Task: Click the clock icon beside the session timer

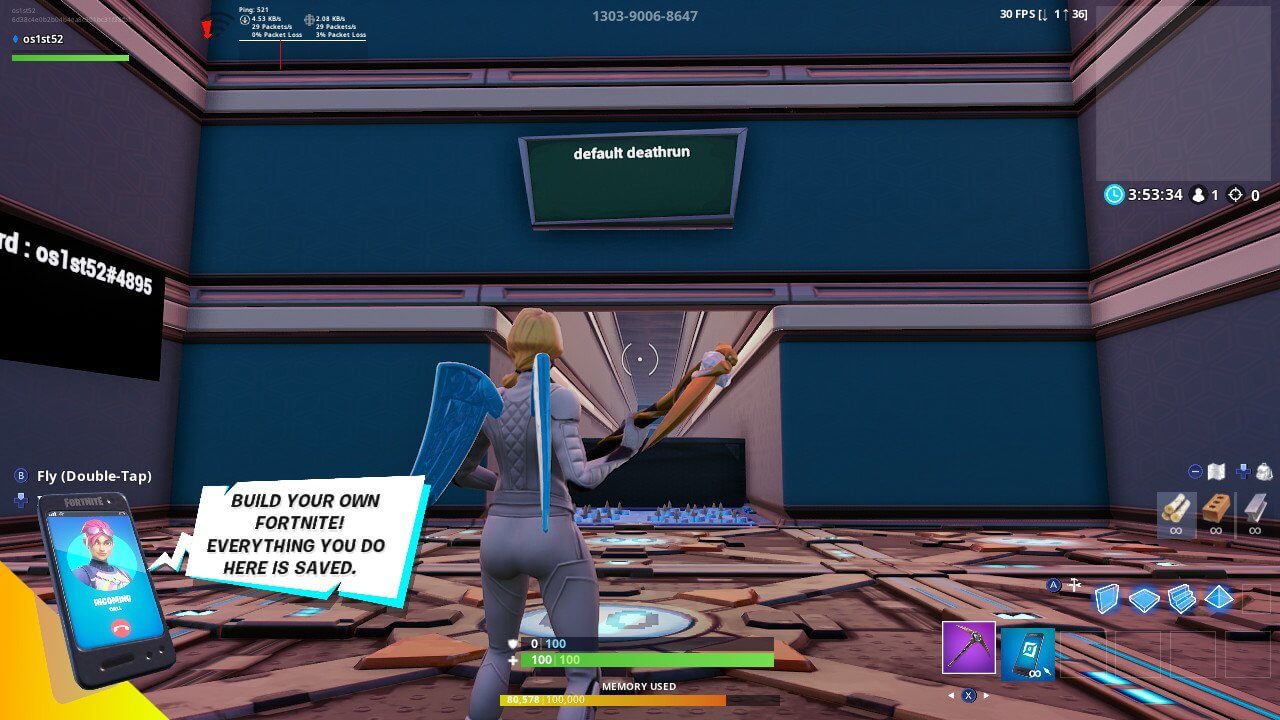Action: click(x=1114, y=195)
